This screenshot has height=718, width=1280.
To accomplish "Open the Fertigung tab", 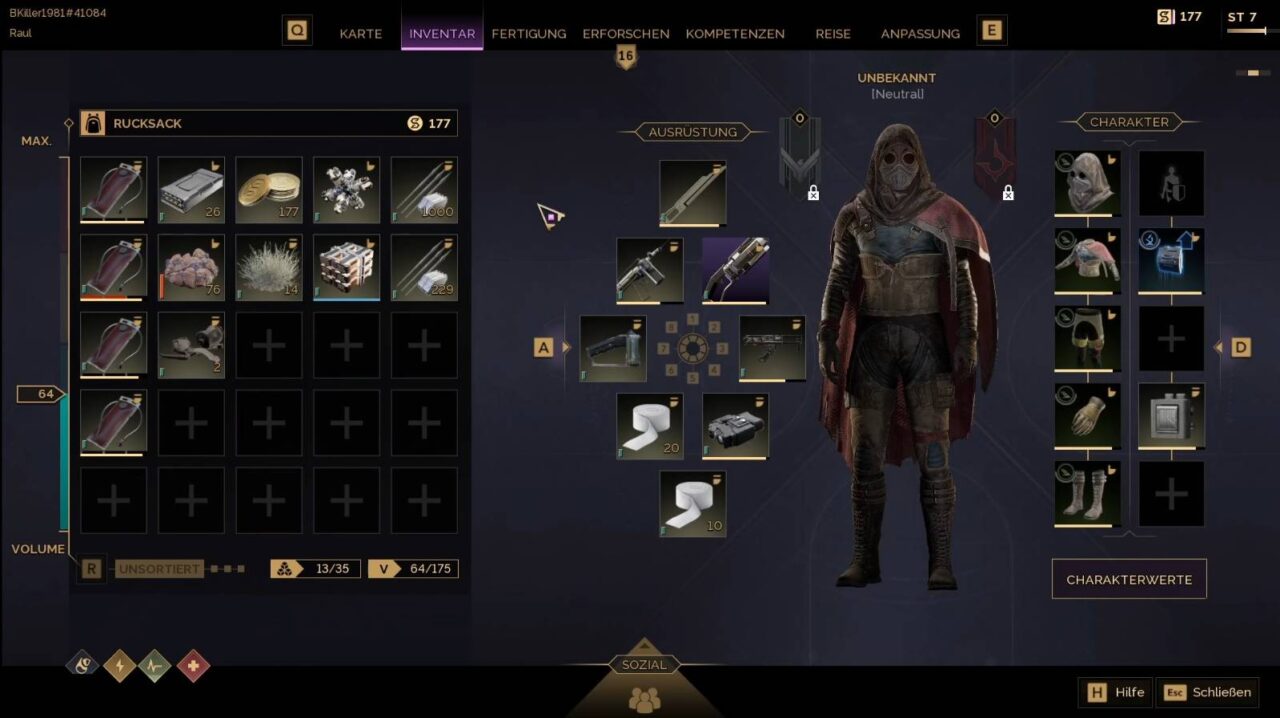I will point(528,33).
